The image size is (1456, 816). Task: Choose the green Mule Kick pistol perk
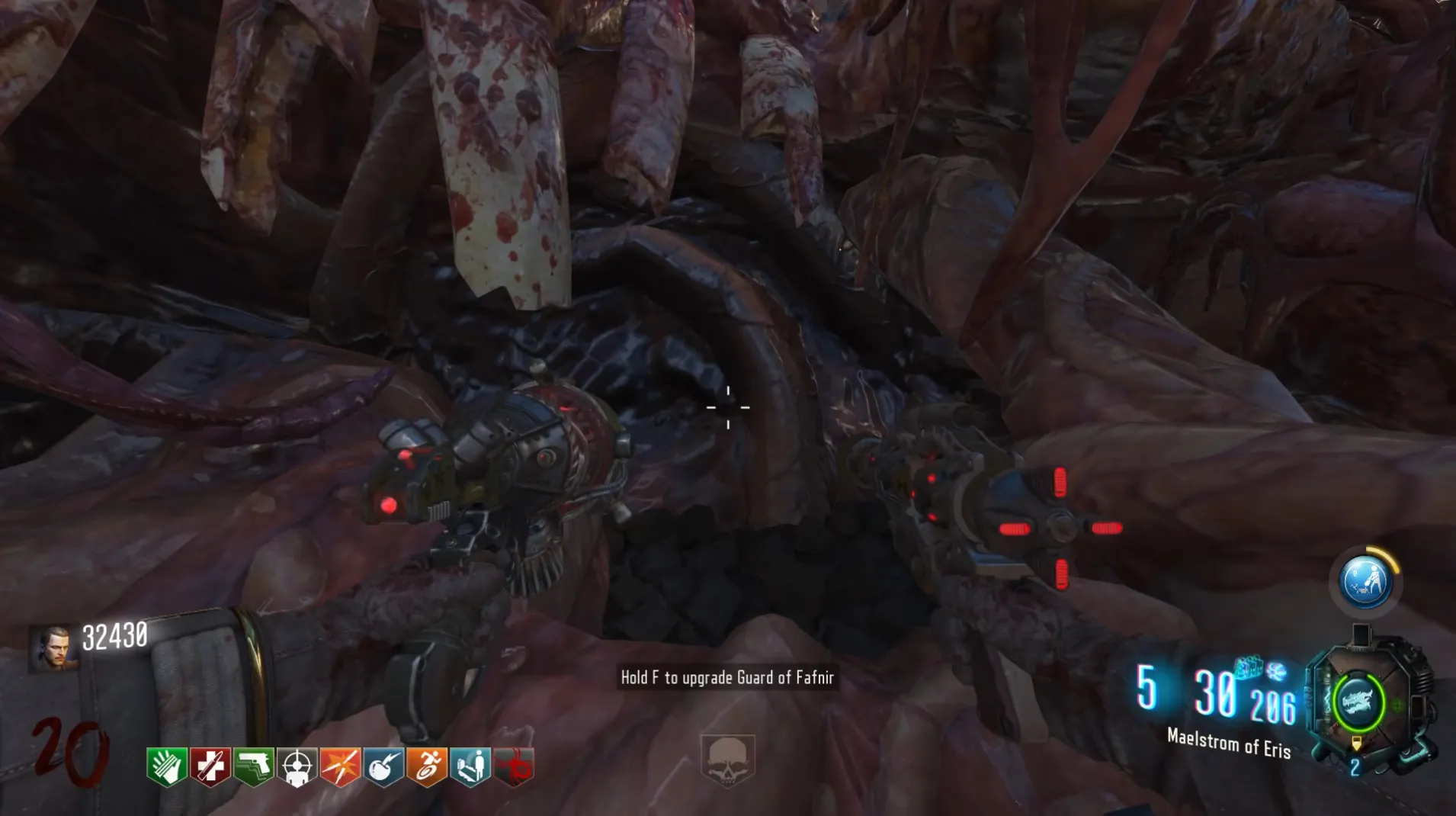click(x=254, y=766)
